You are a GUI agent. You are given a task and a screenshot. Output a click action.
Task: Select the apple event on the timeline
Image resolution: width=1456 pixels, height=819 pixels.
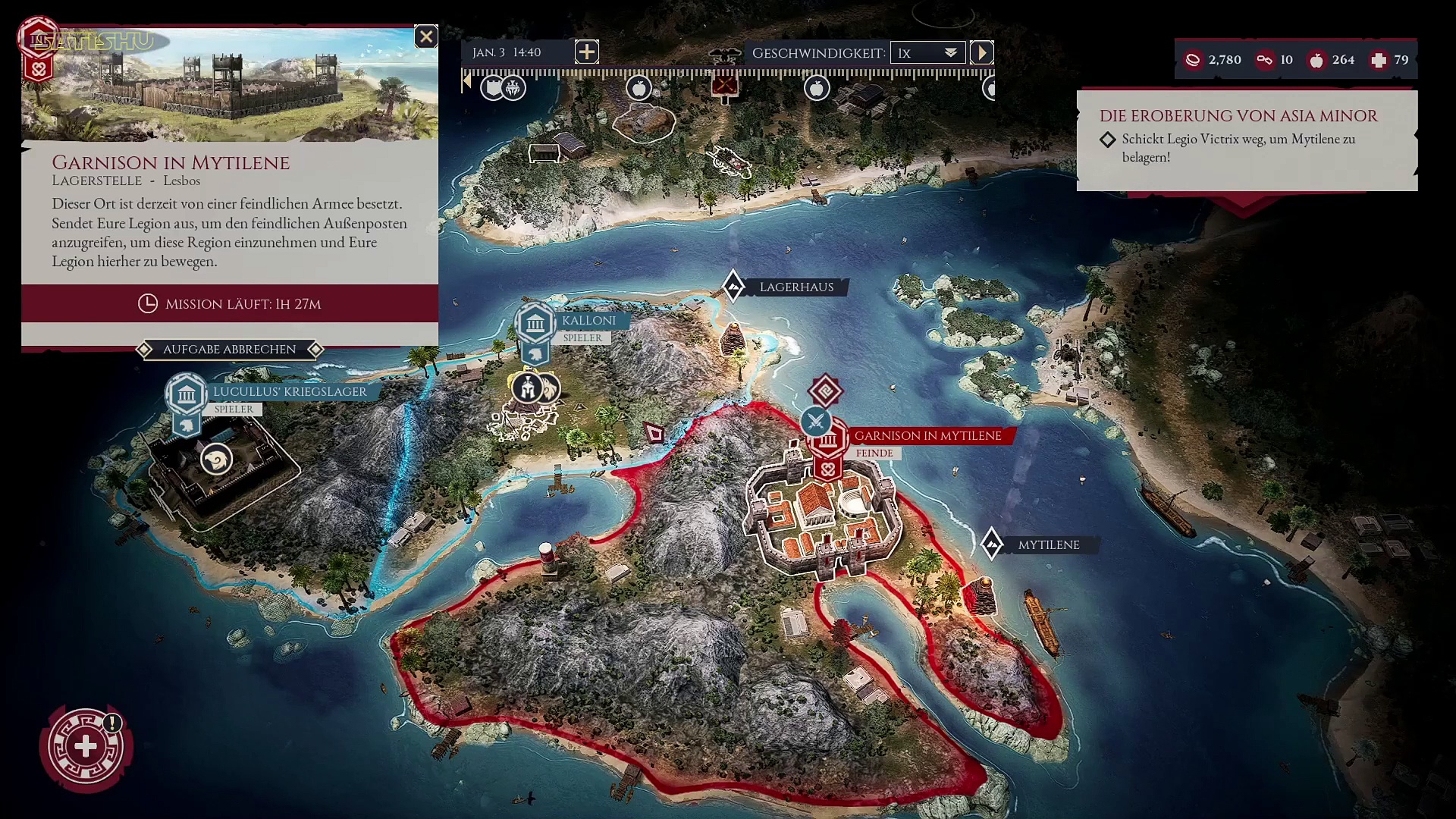[639, 89]
